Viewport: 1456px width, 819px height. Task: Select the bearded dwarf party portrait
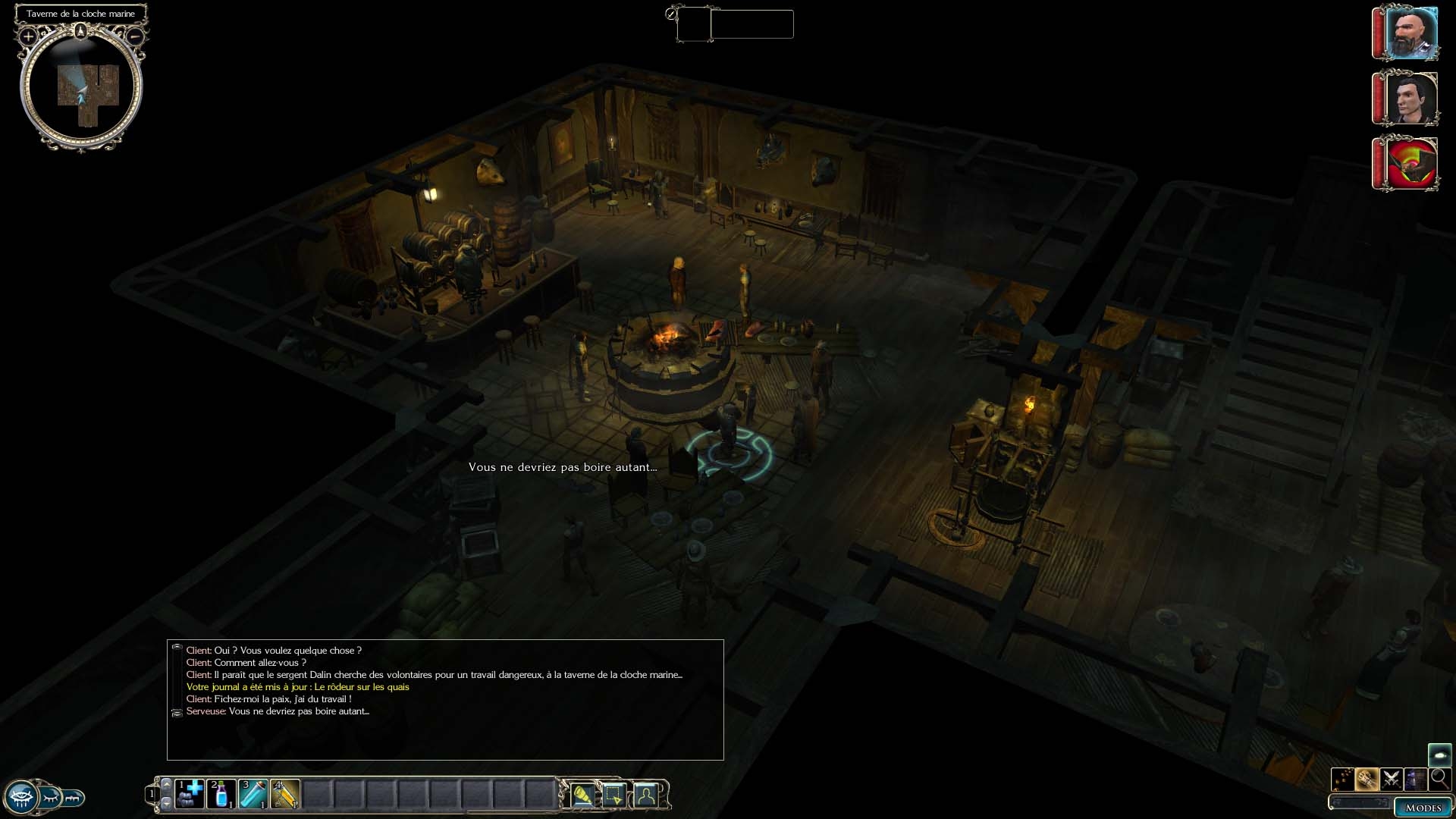pyautogui.click(x=1410, y=33)
